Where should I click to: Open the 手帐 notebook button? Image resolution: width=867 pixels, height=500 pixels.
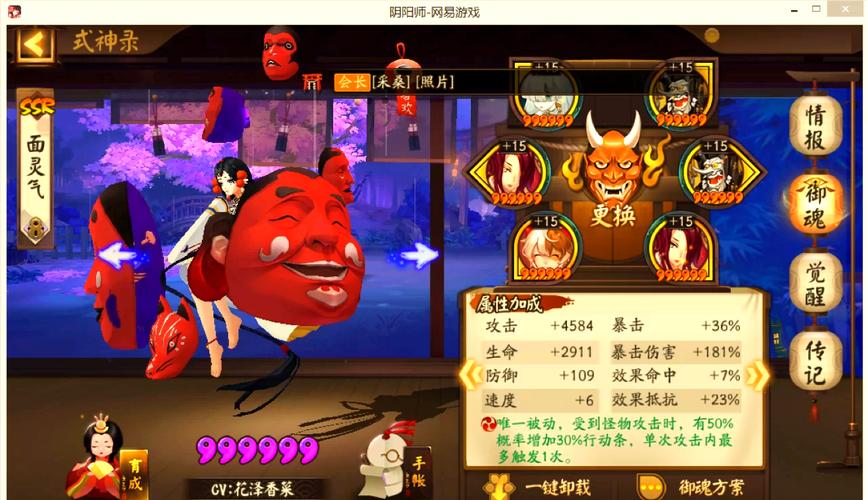tap(420, 468)
